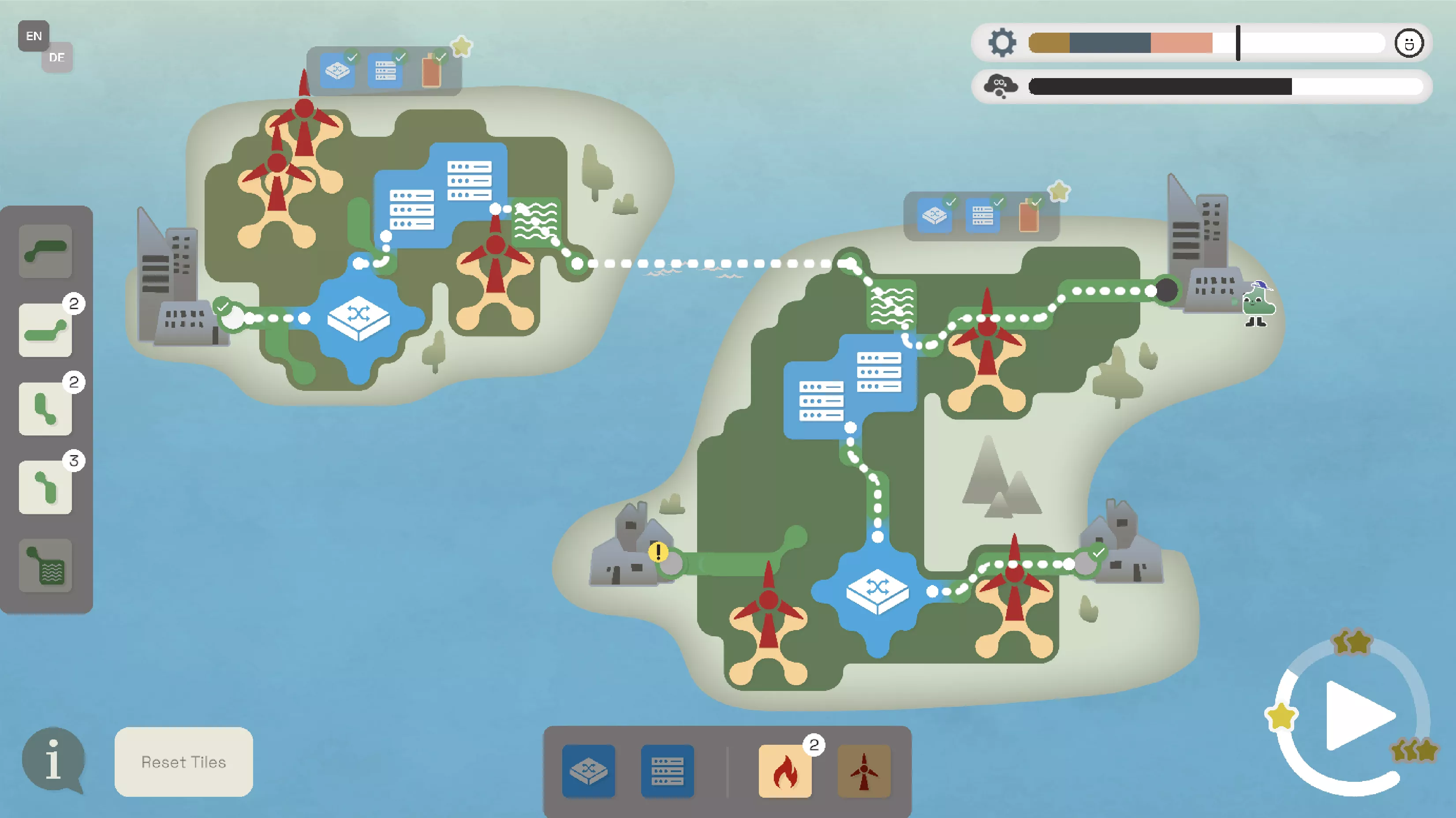Select the server rack tile from the bottom tray
Screen dimensions: 1456x818
[x=667, y=770]
